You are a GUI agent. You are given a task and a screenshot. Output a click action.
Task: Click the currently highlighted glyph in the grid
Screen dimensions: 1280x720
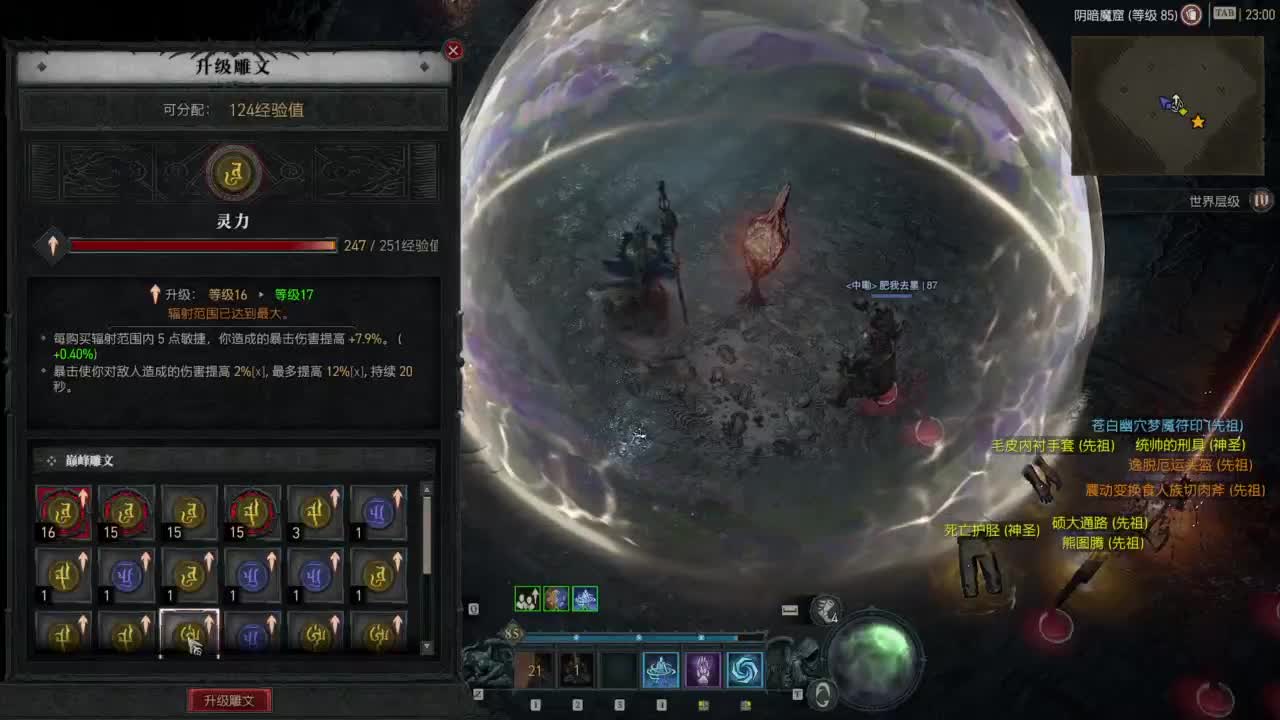[190, 633]
